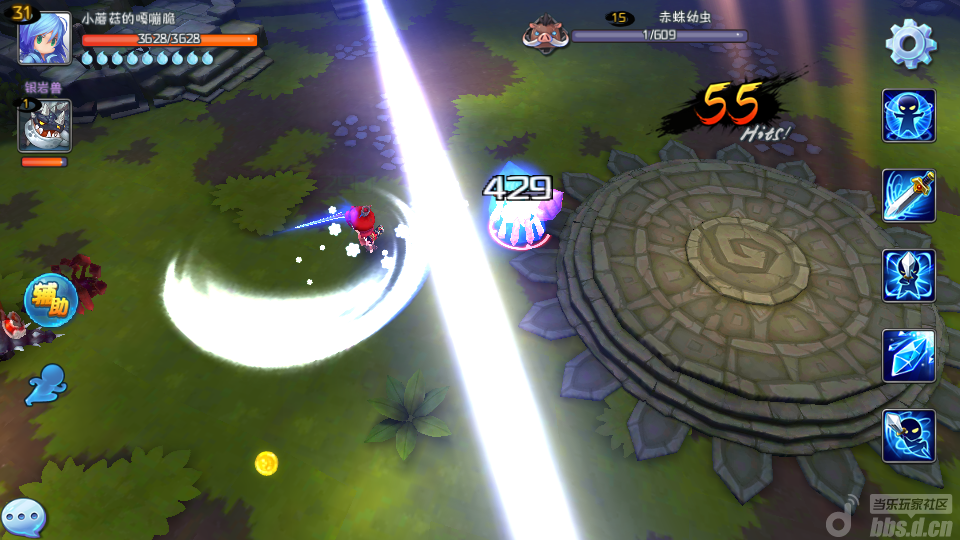The image size is (960, 540).
Task: Open the chat speech bubble
Action: [x=23, y=518]
